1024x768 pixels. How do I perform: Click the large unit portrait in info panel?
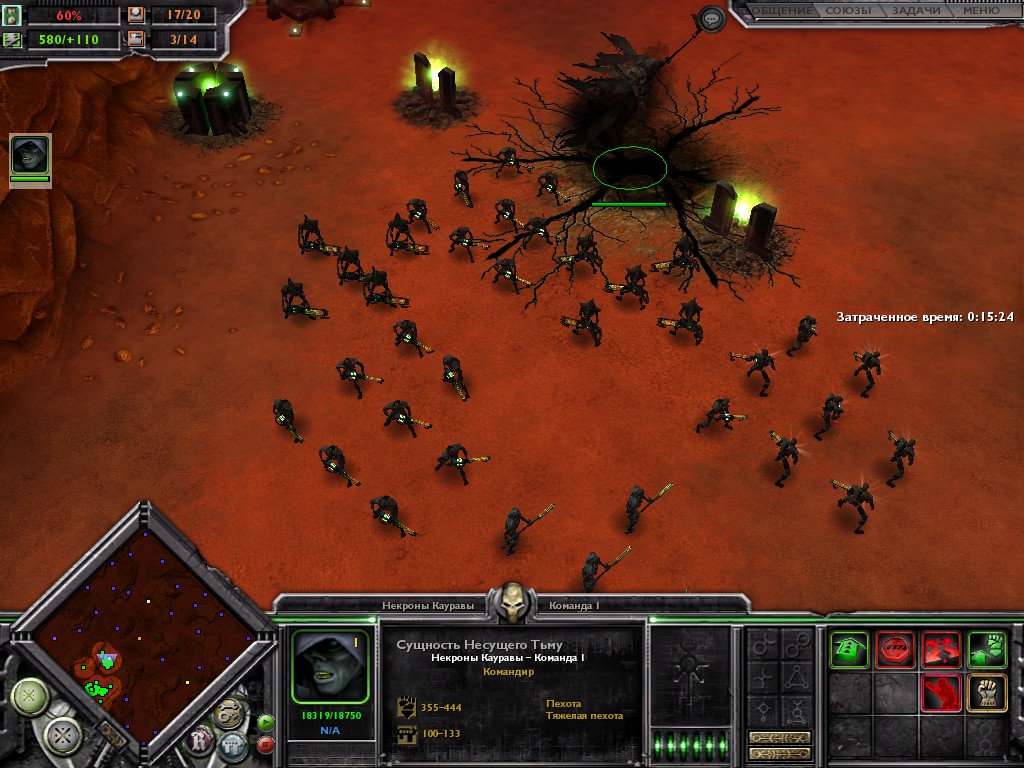click(x=330, y=665)
